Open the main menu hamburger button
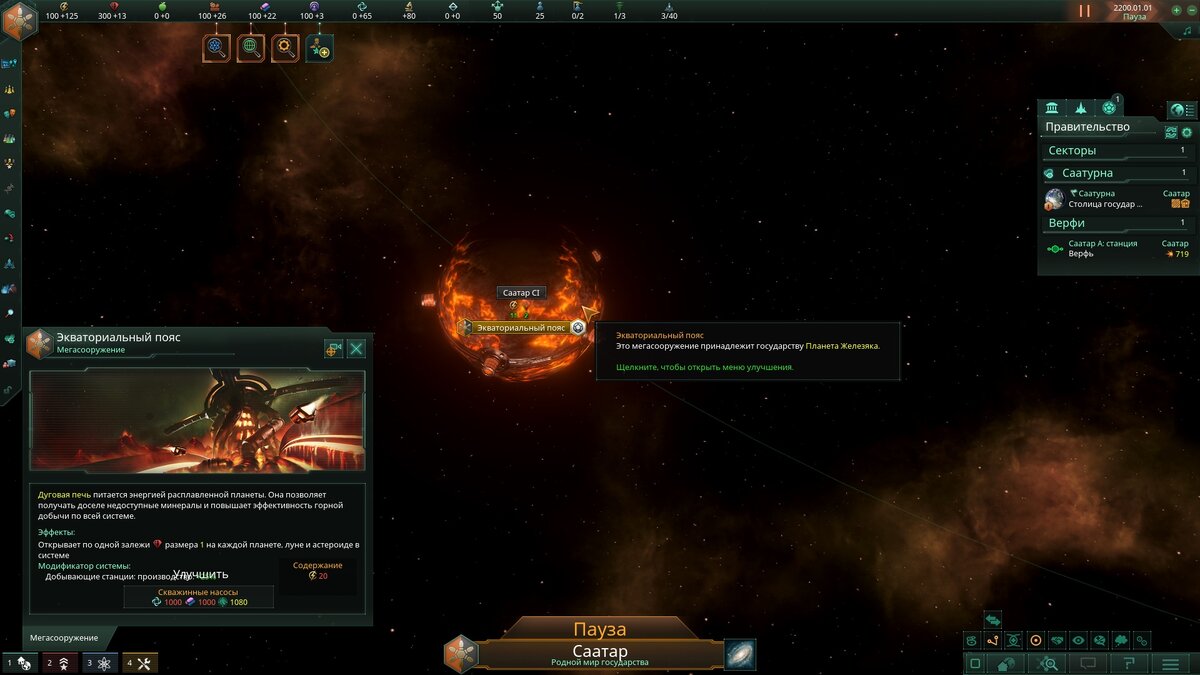This screenshot has height=675, width=1200. (x=1169, y=663)
